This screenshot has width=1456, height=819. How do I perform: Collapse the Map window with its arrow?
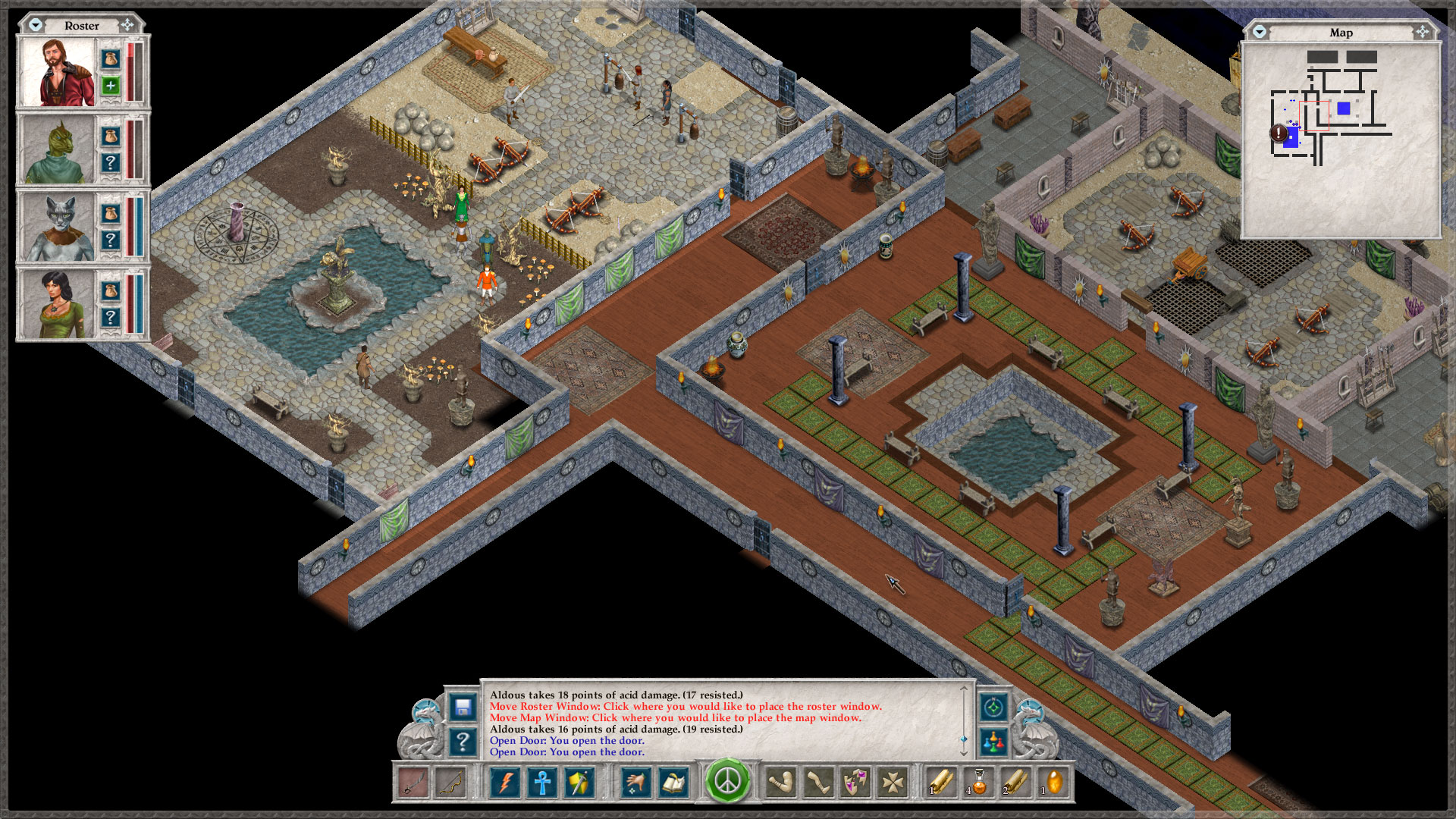click(1260, 33)
